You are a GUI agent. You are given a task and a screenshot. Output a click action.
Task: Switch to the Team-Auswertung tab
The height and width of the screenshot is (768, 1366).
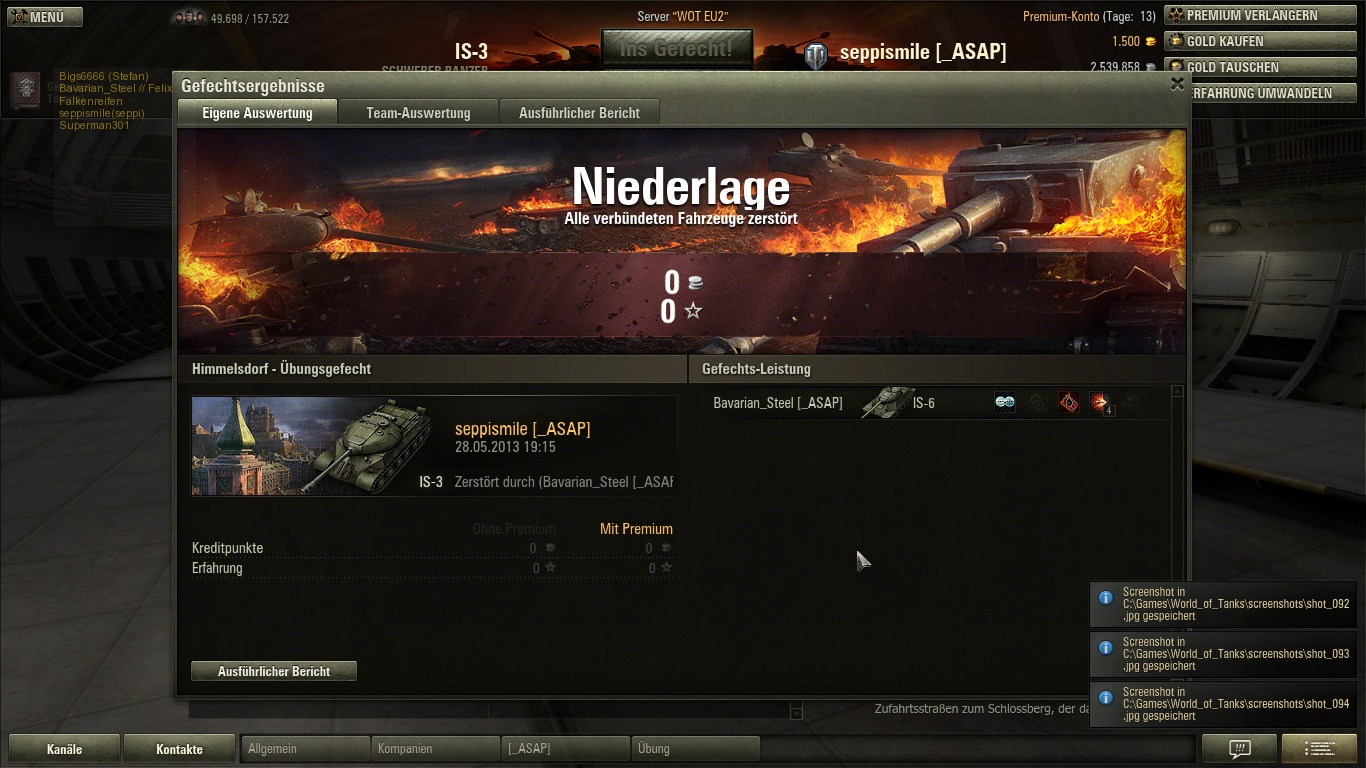click(x=418, y=113)
